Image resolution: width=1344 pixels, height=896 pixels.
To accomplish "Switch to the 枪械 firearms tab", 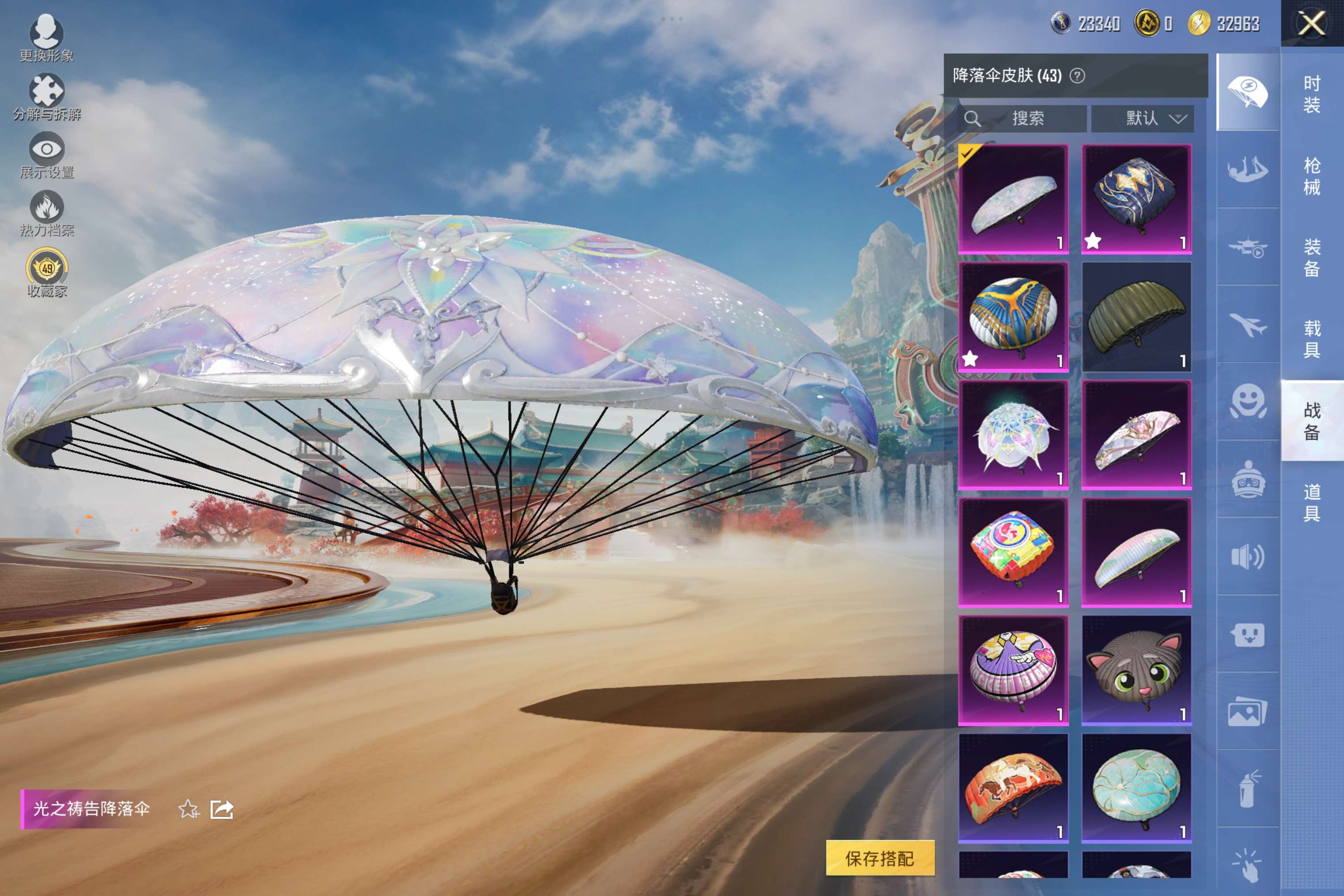I will (1312, 176).
